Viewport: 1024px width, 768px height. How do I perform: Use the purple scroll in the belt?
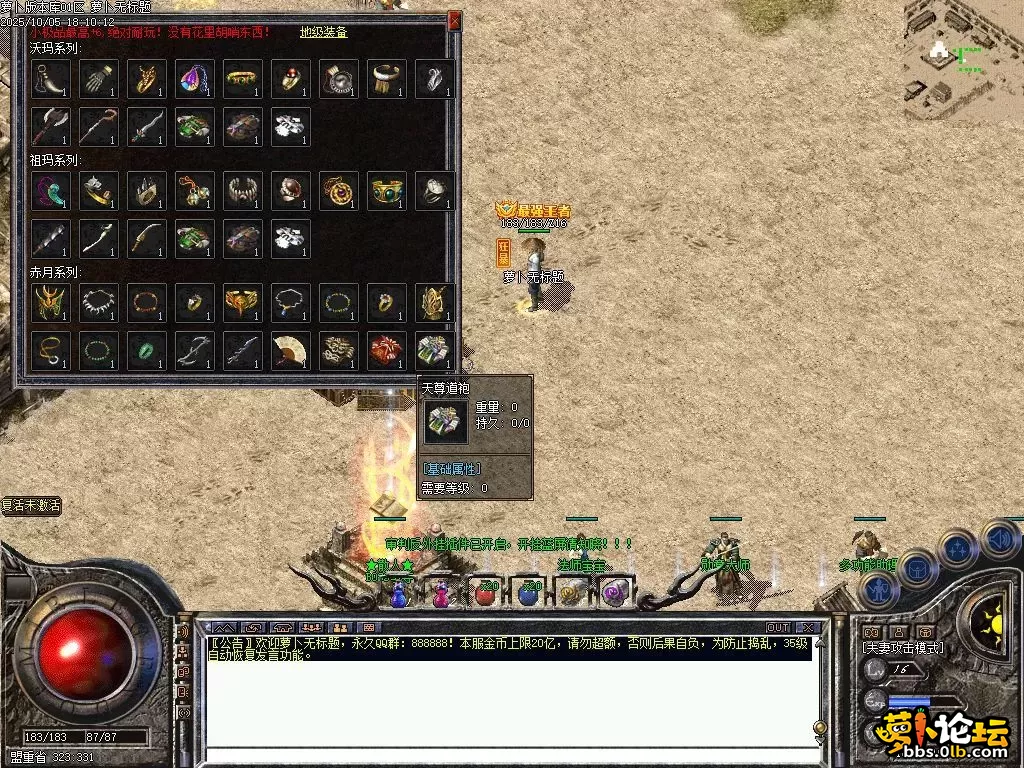pos(613,593)
